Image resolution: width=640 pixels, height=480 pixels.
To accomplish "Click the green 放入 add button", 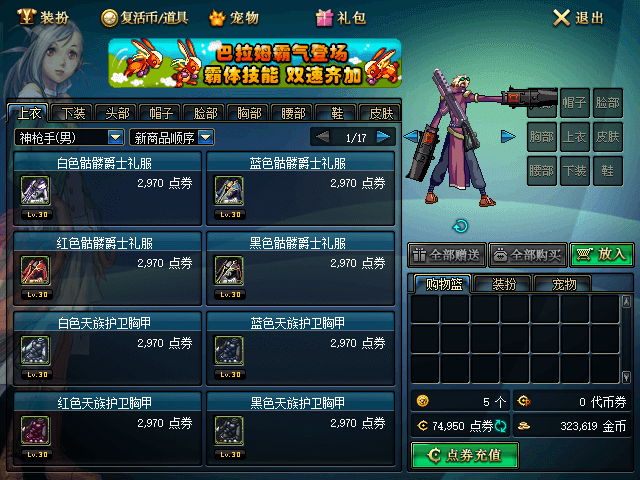I will tap(602, 255).
